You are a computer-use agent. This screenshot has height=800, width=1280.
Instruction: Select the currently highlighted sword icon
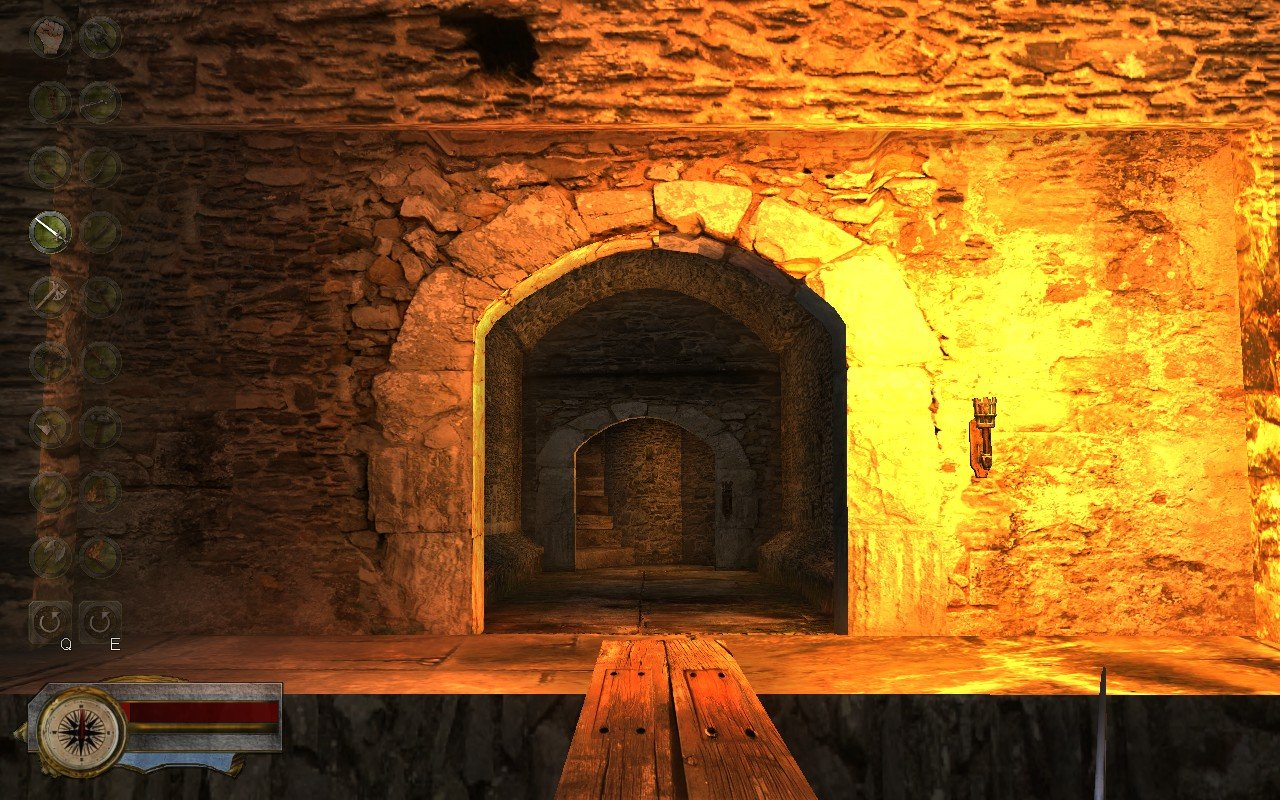48,231
